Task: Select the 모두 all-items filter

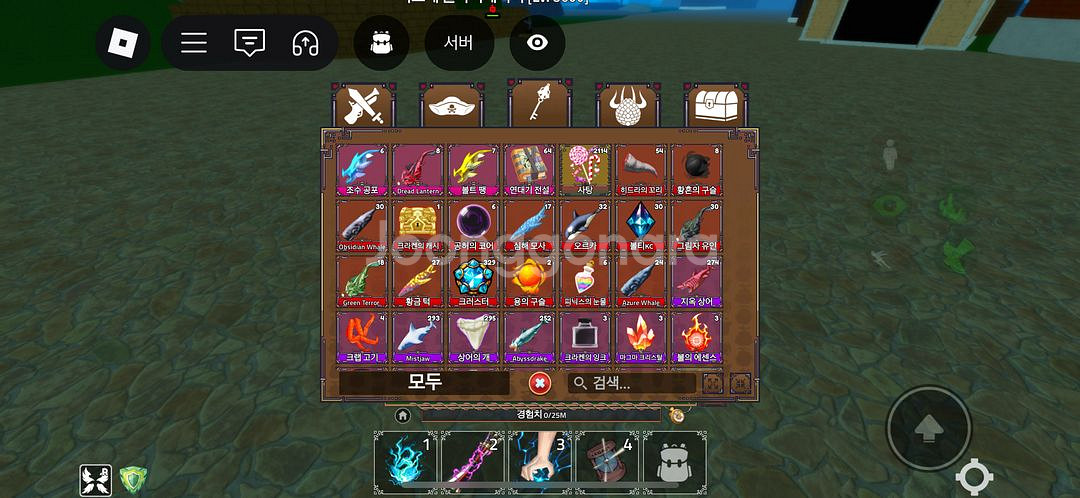Action: tap(425, 383)
